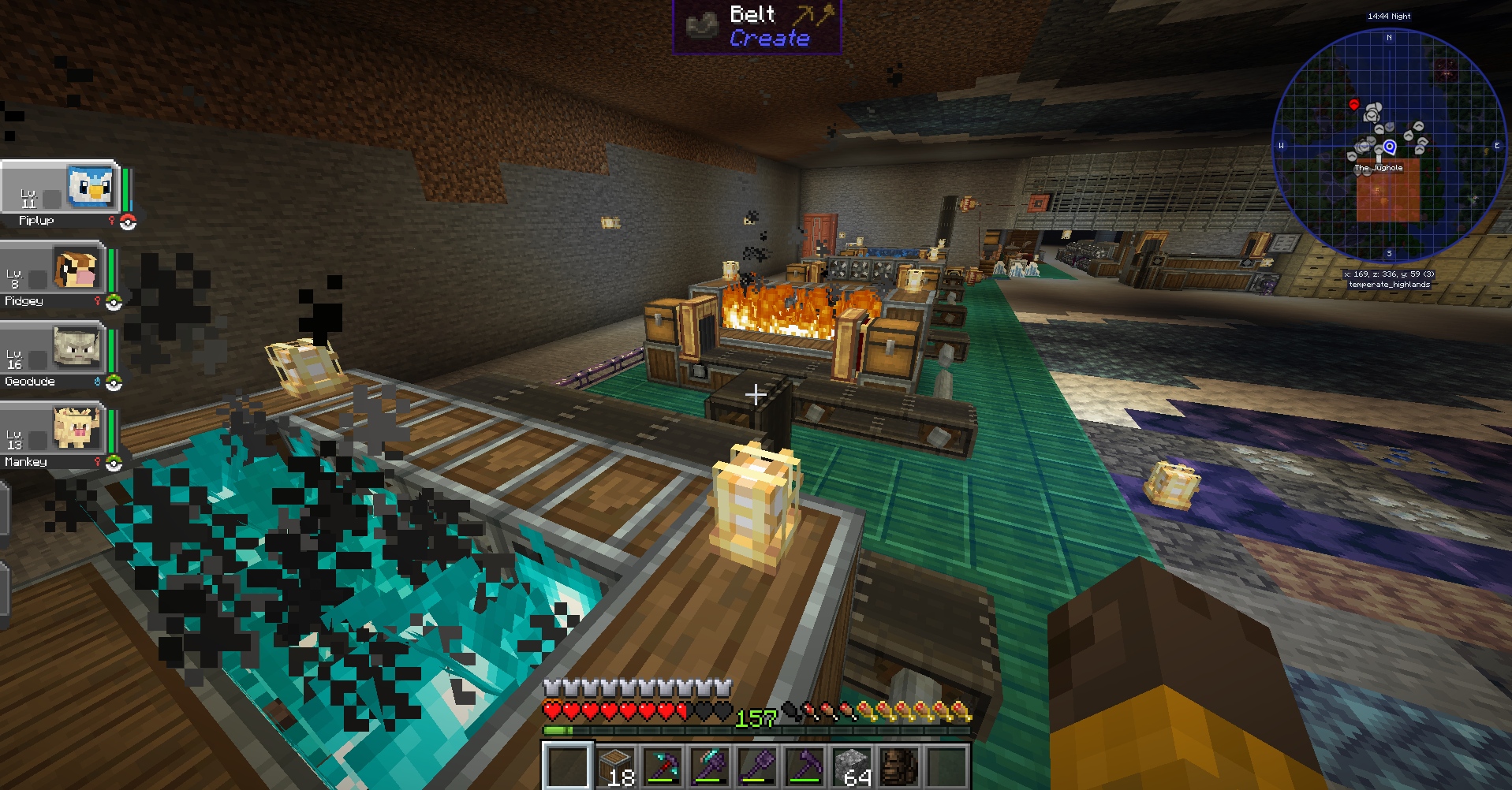Select the wooden crate stack of 18
The image size is (1512, 790).
pyautogui.click(x=614, y=766)
